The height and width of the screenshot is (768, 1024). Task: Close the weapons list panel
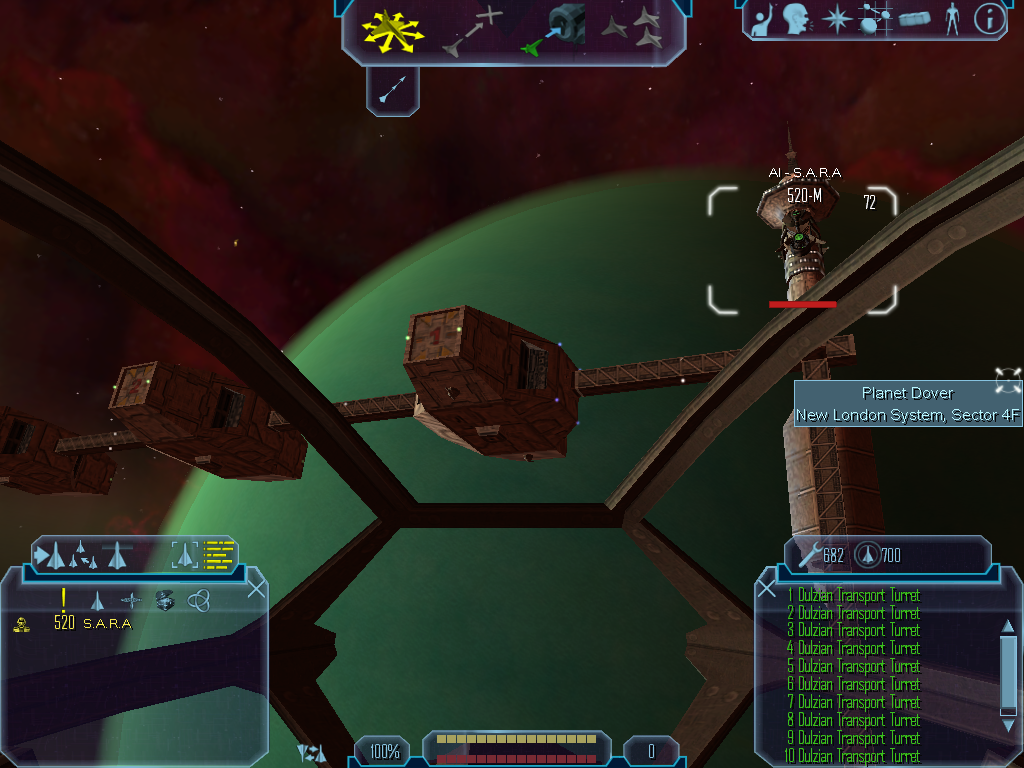pyautogui.click(x=767, y=589)
